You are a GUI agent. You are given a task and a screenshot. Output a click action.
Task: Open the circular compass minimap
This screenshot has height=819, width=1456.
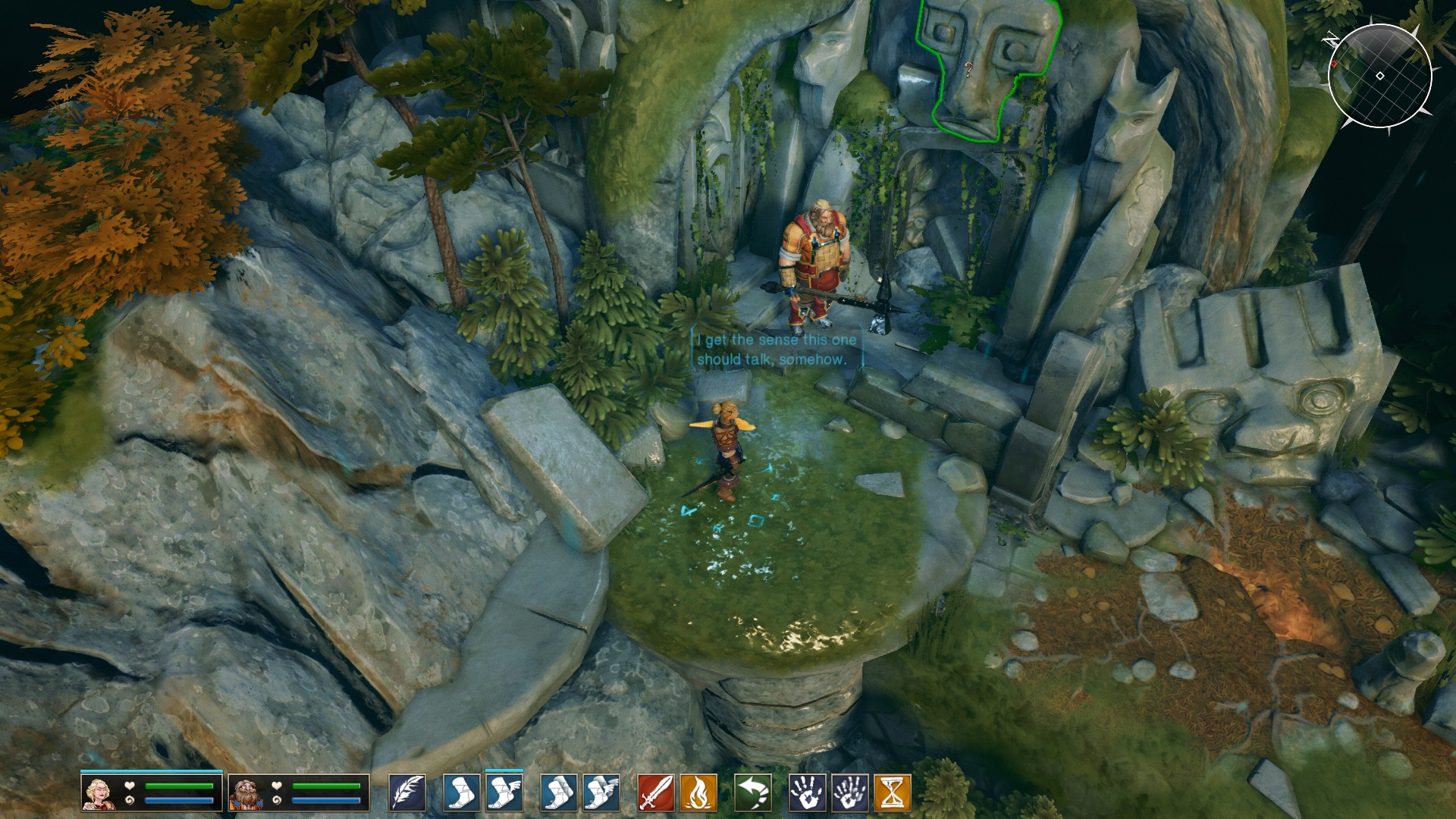(x=1379, y=76)
